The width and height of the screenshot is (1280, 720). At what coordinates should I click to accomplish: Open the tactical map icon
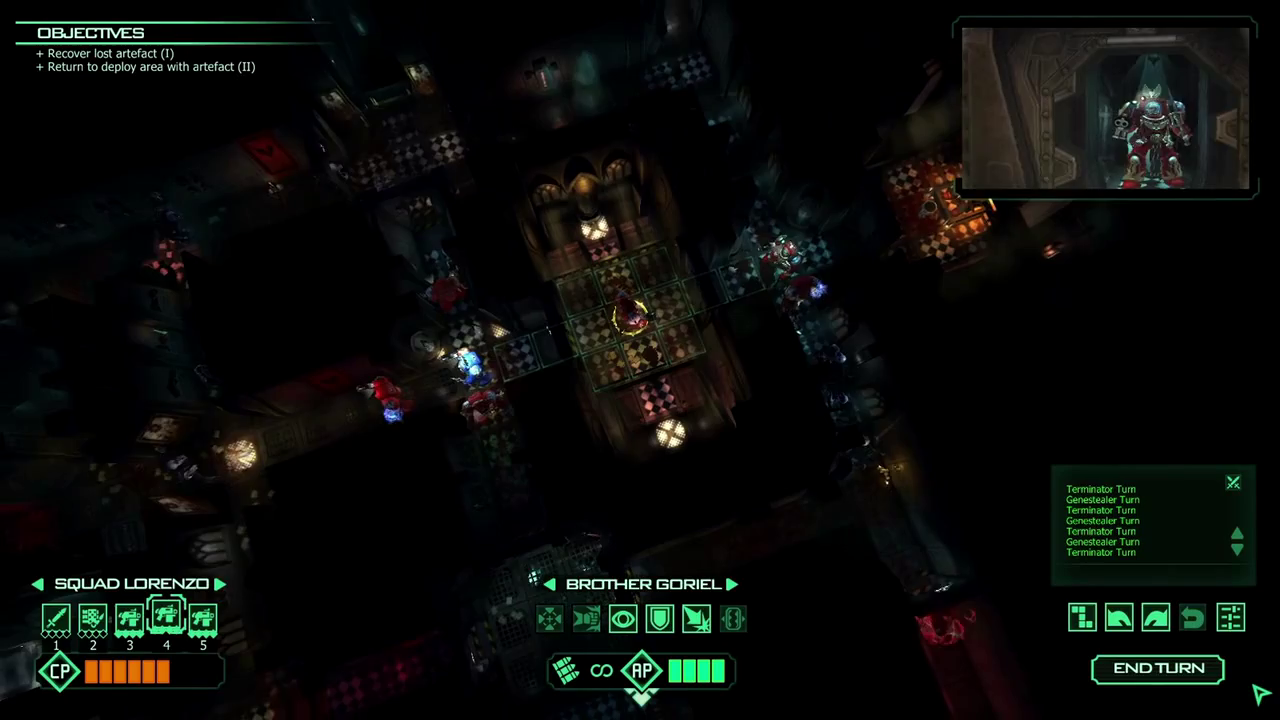click(x=1081, y=617)
